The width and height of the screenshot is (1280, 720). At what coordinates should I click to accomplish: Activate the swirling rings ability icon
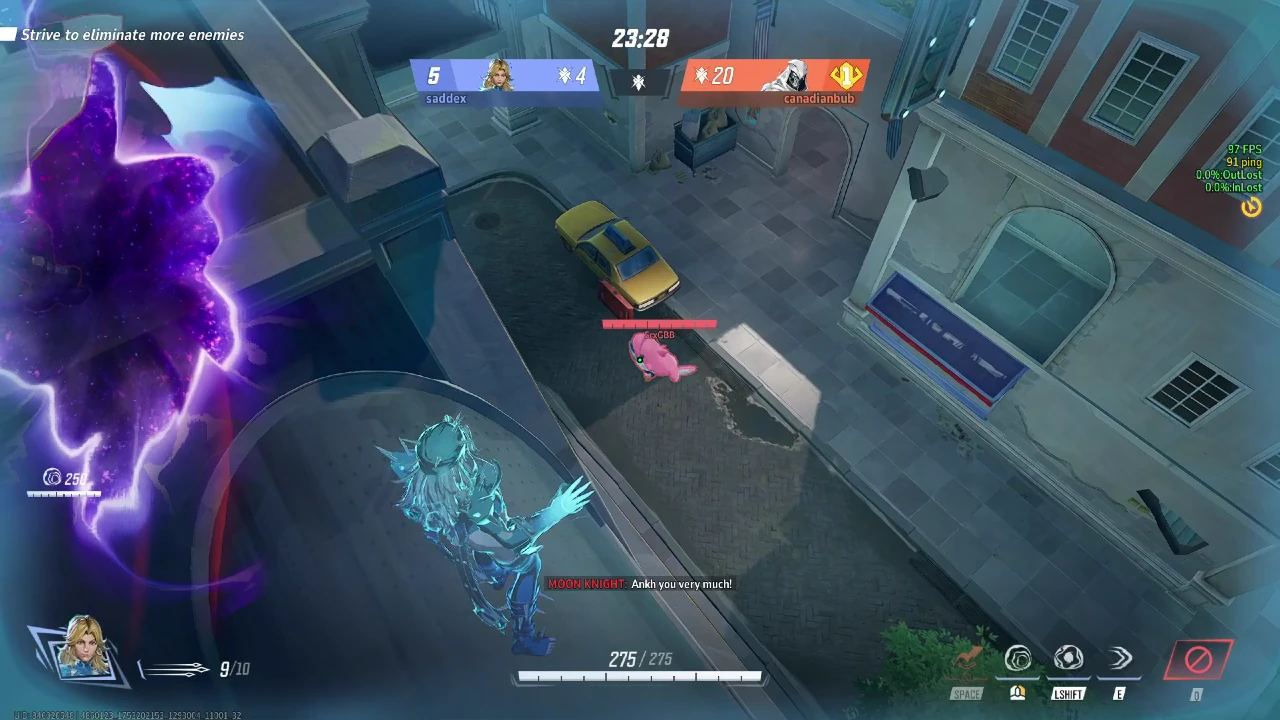coord(1018,659)
